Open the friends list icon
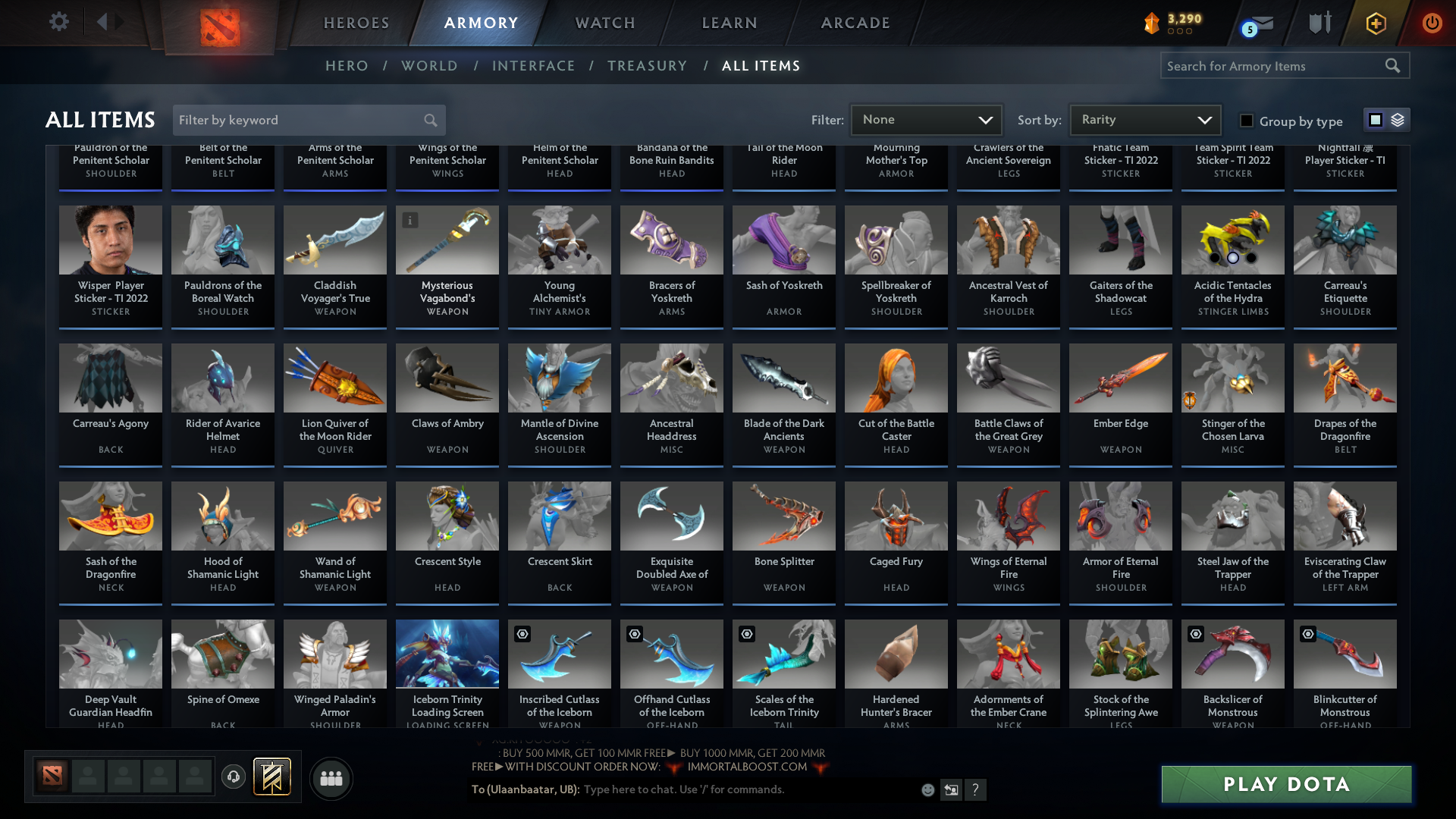This screenshot has width=1456, height=819. coord(331,778)
